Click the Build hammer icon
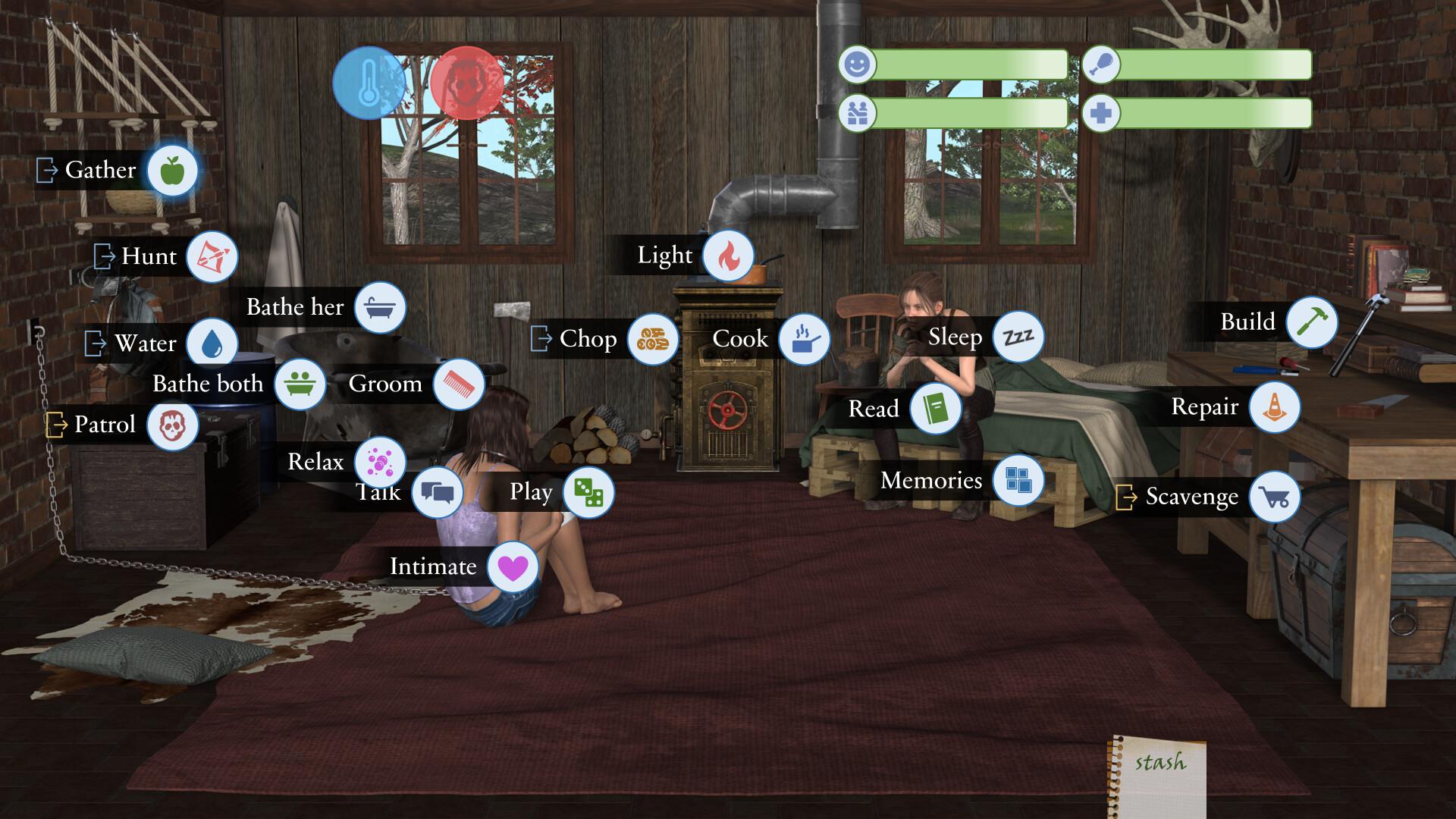Viewport: 1456px width, 819px height. click(x=1311, y=322)
